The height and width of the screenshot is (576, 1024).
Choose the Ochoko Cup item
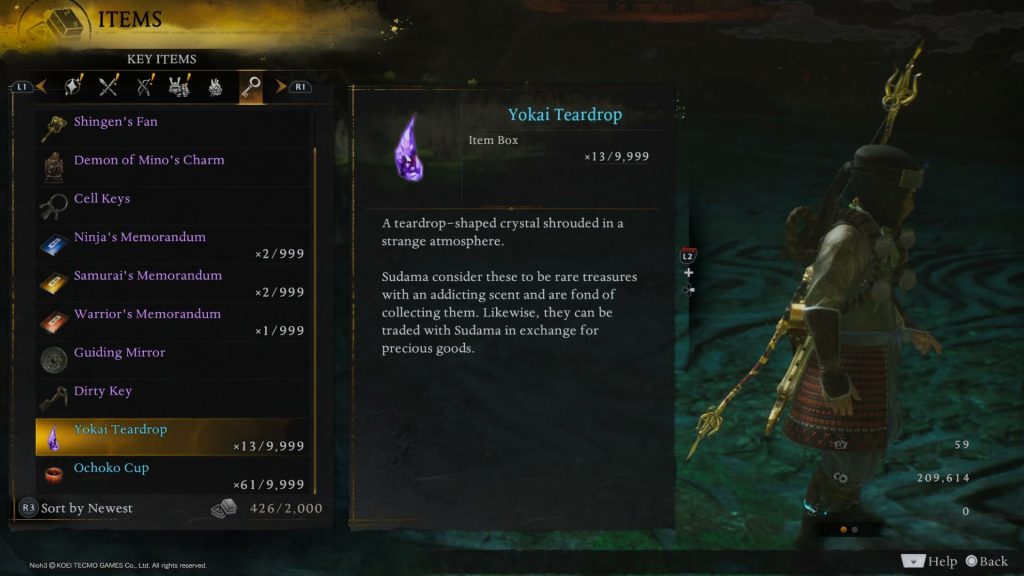pyautogui.click(x=170, y=475)
